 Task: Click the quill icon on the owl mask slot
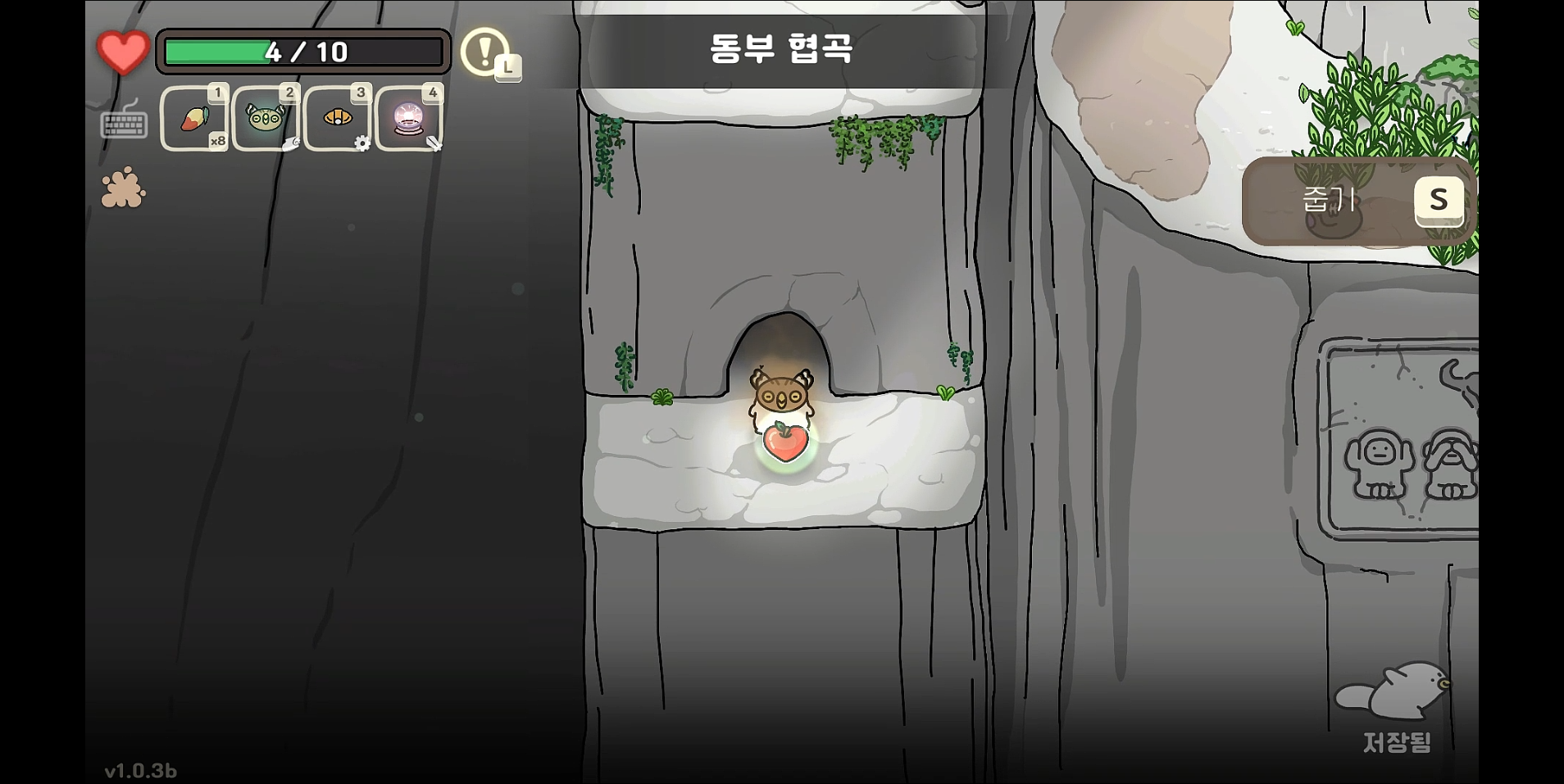pos(291,144)
